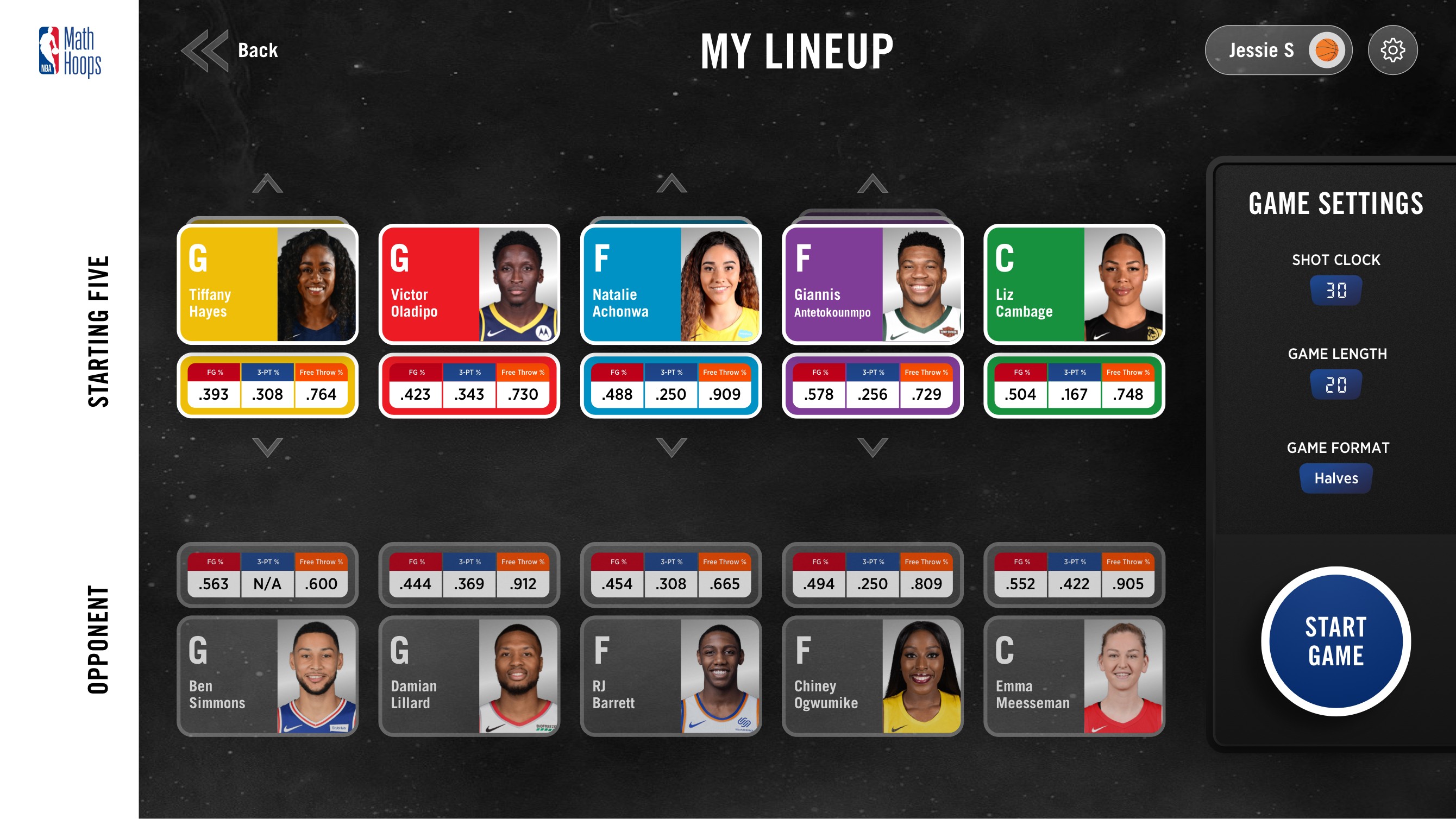
Task: Click the basketball icon on Jessie S profile
Action: pos(1327,50)
